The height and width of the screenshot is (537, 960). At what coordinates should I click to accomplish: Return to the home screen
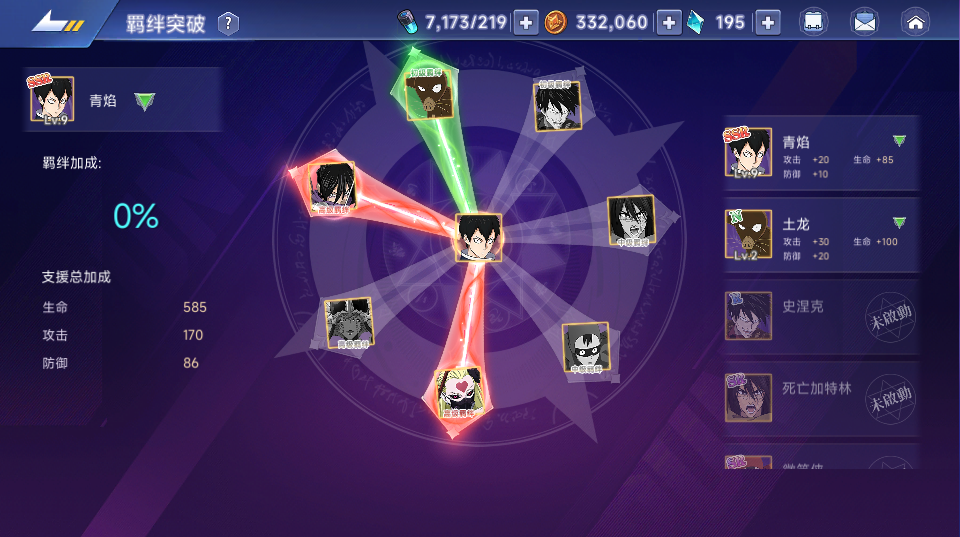(915, 22)
